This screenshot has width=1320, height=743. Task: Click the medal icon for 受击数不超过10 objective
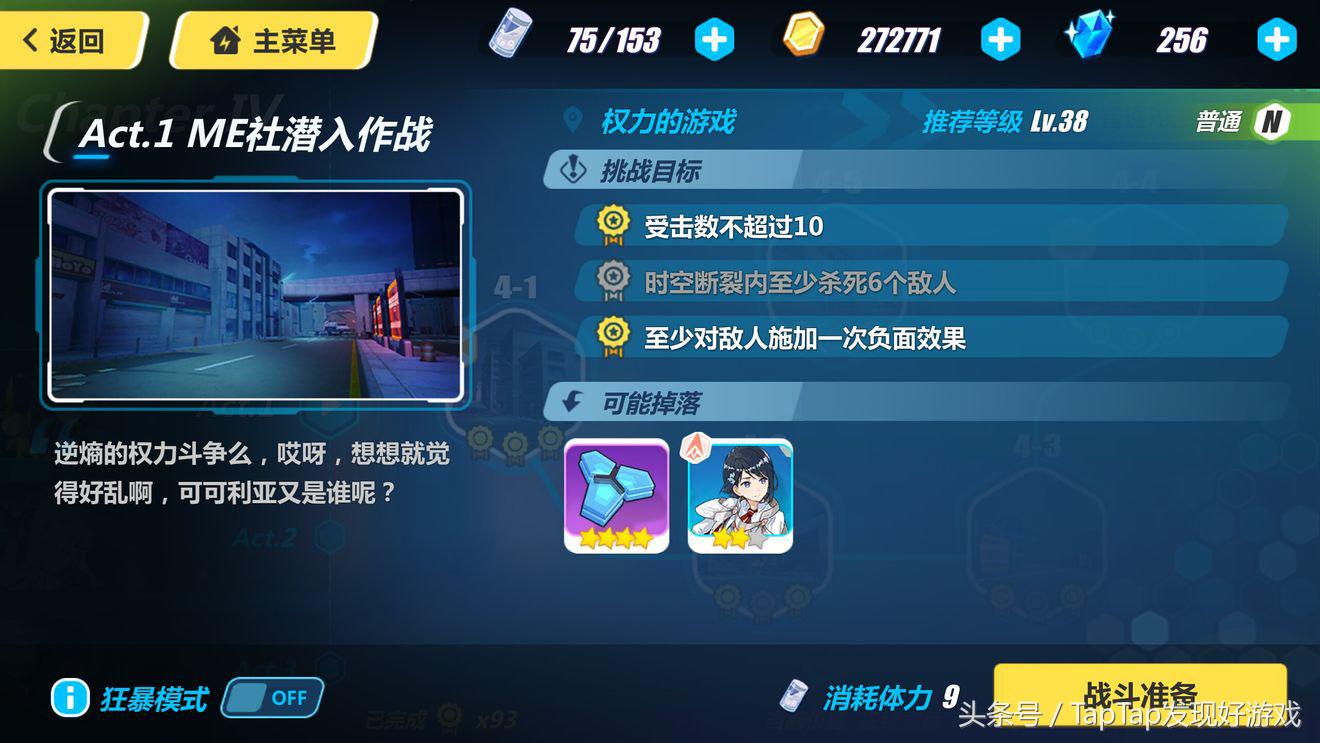coord(613,226)
